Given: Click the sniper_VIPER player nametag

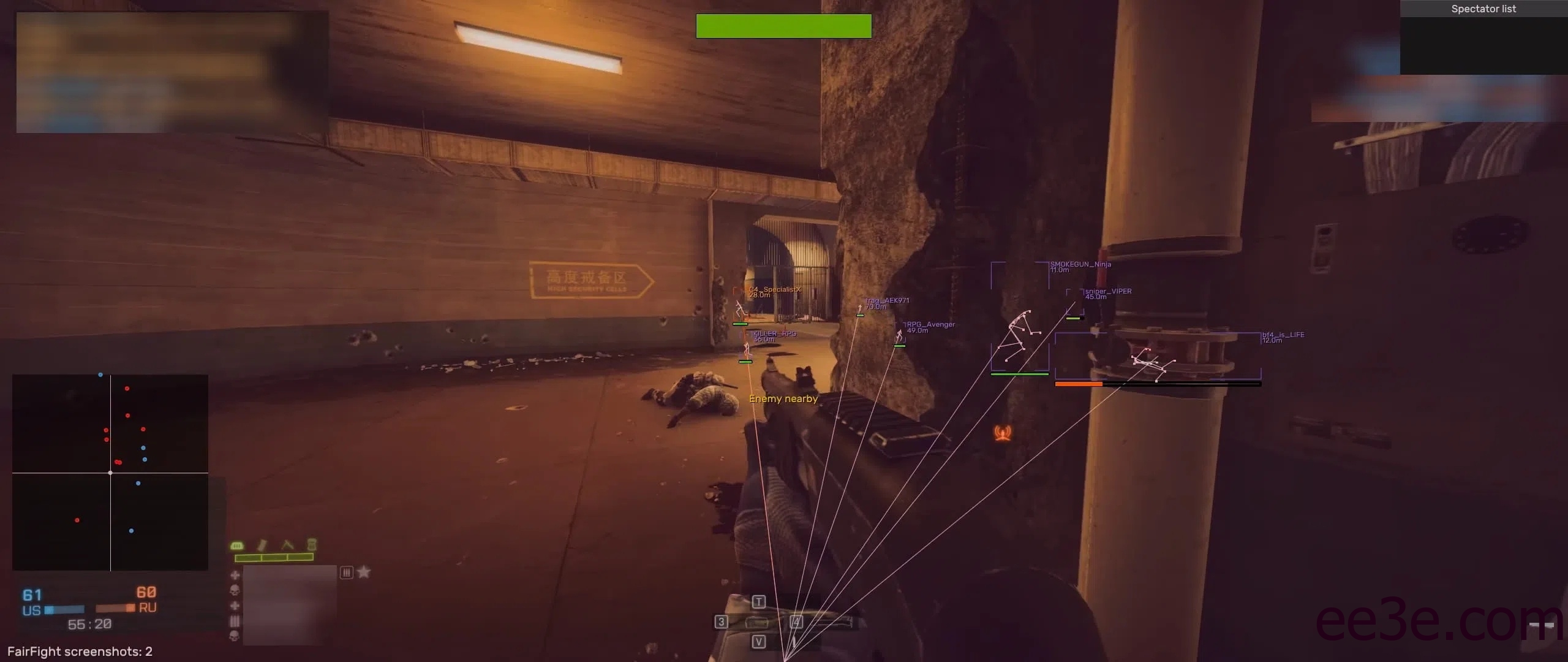Looking at the screenshot, I should 1109,291.
